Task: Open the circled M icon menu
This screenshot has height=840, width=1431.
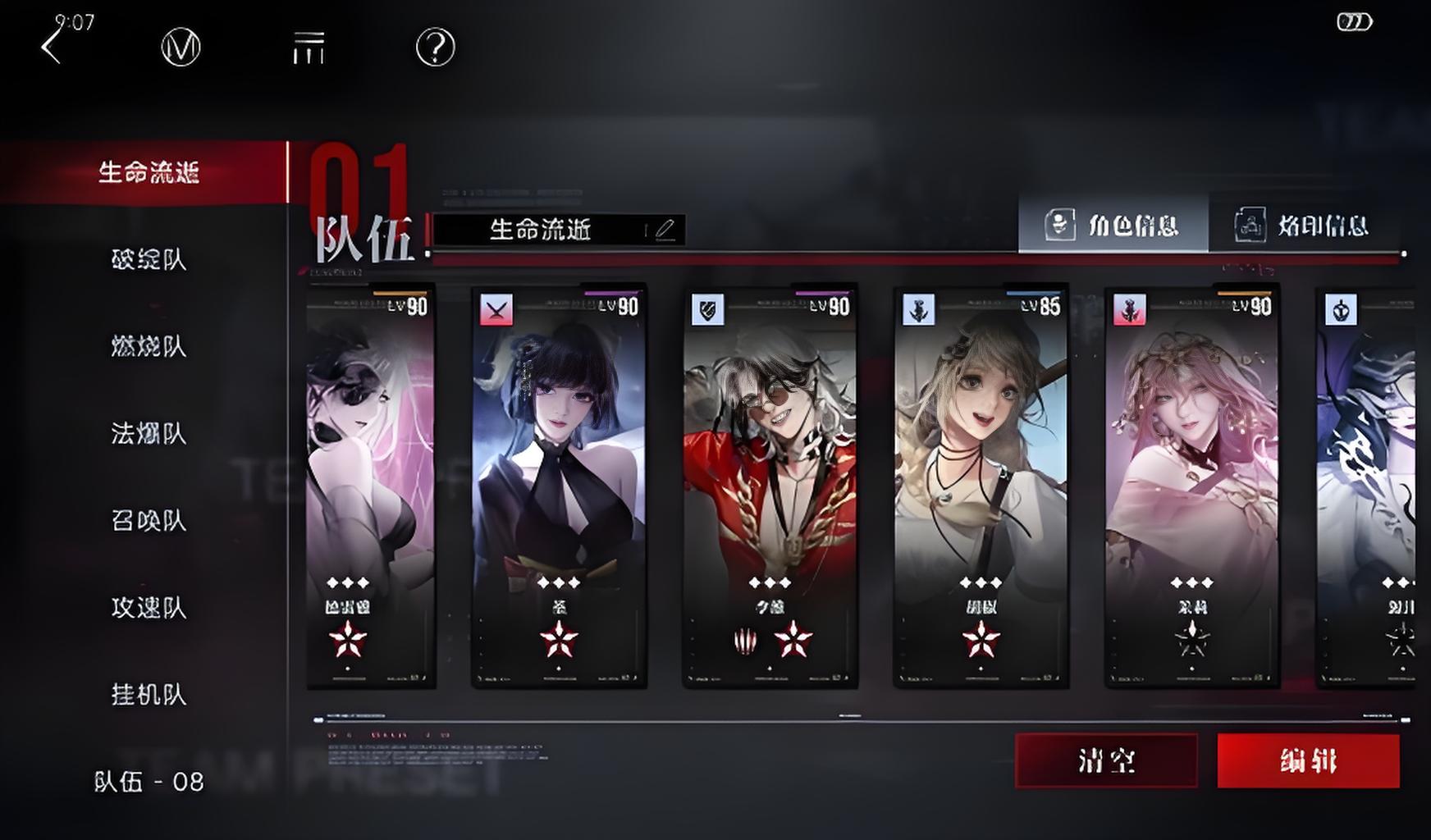Action: pos(181,48)
